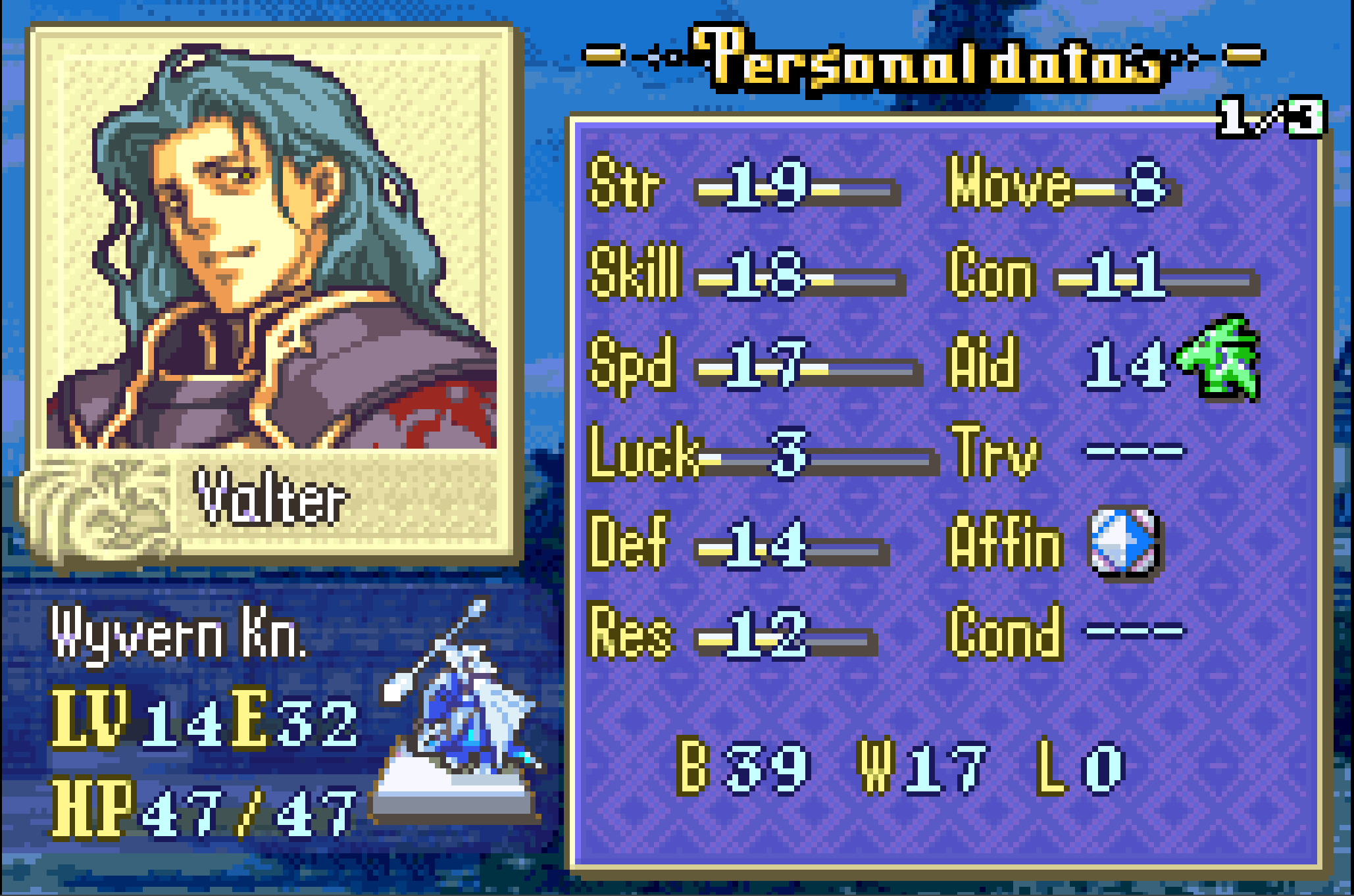The height and width of the screenshot is (896, 1354).
Task: Select the Wyvern Kn. class label
Action: [179, 634]
